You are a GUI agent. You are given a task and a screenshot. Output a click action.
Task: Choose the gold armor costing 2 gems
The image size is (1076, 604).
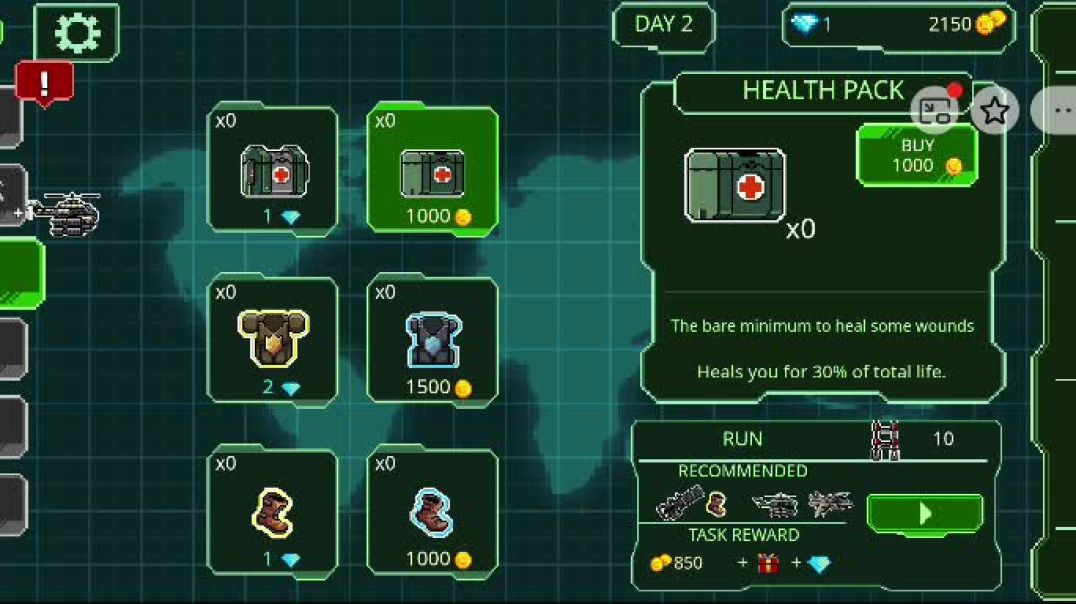tap(273, 342)
